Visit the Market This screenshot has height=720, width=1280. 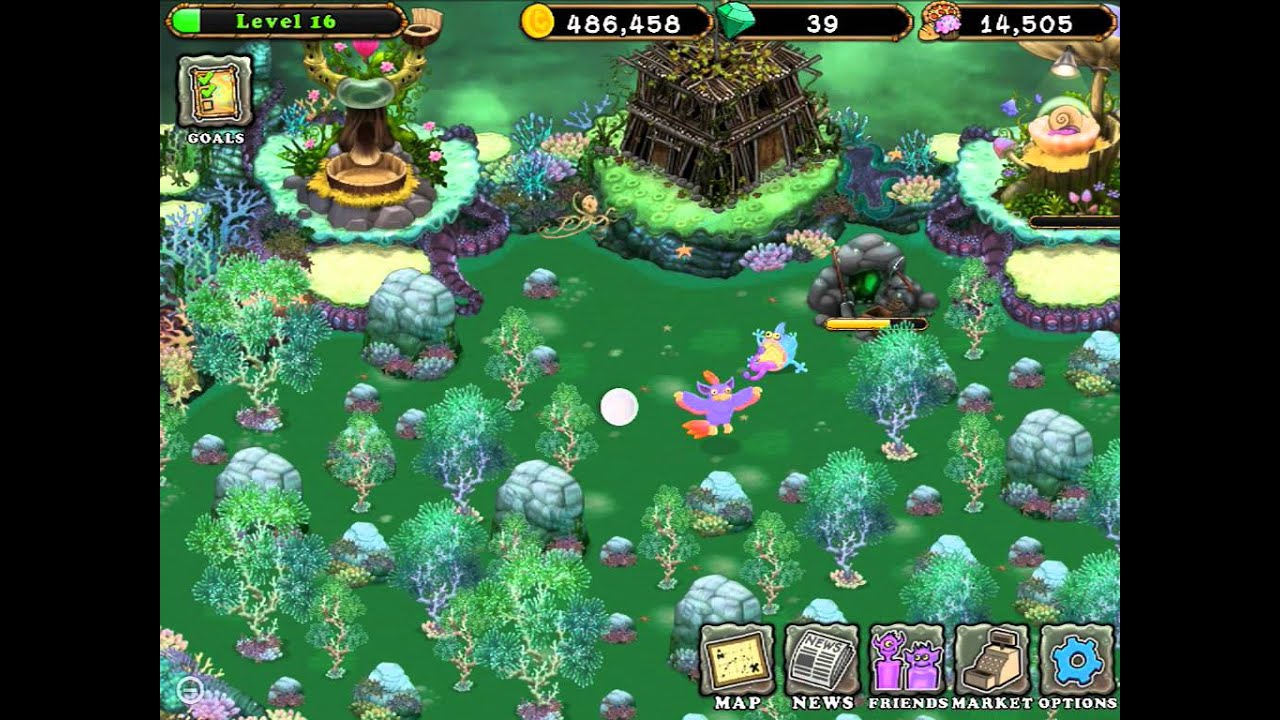991,661
